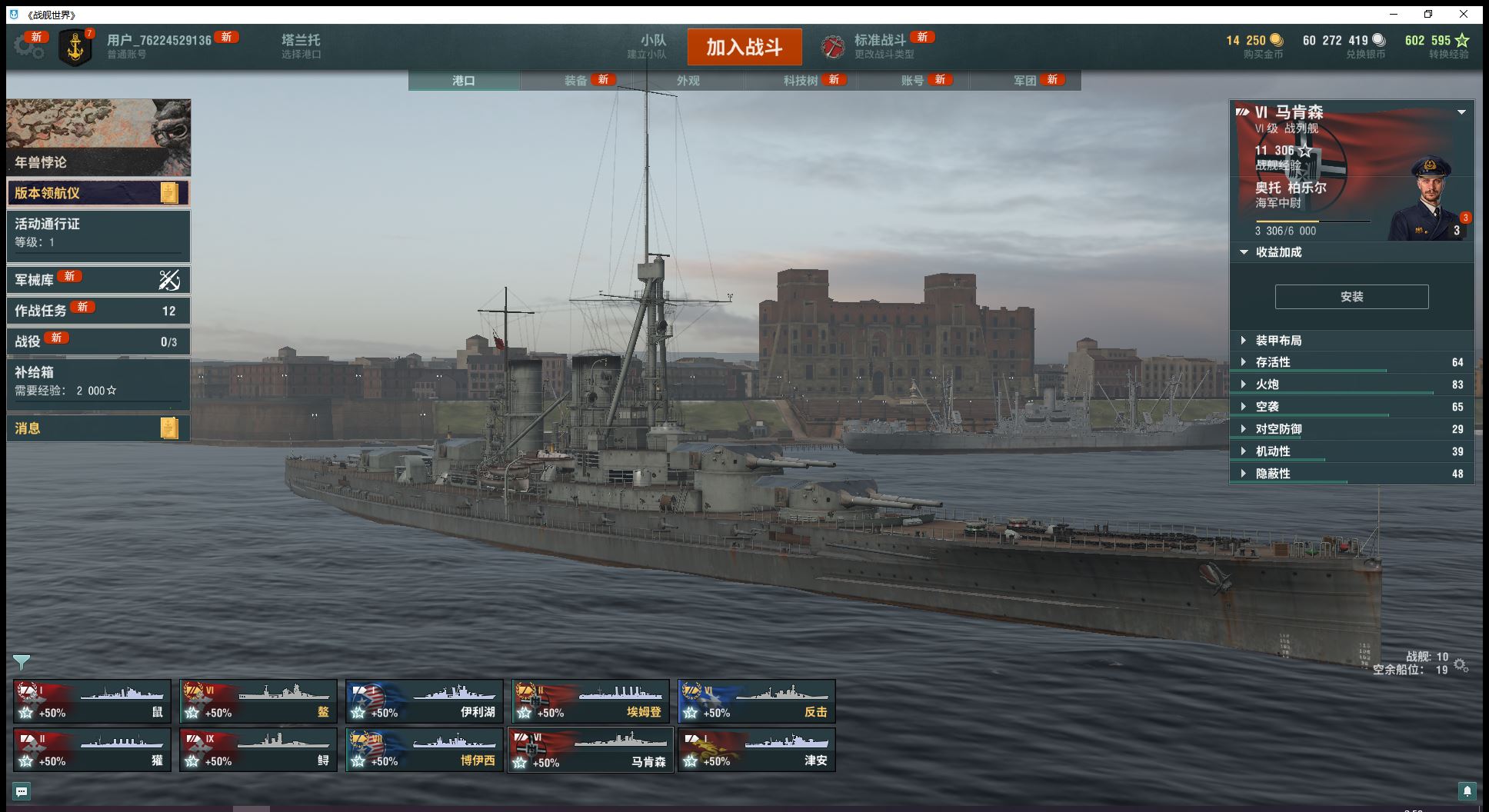Close the game window

1464,14
